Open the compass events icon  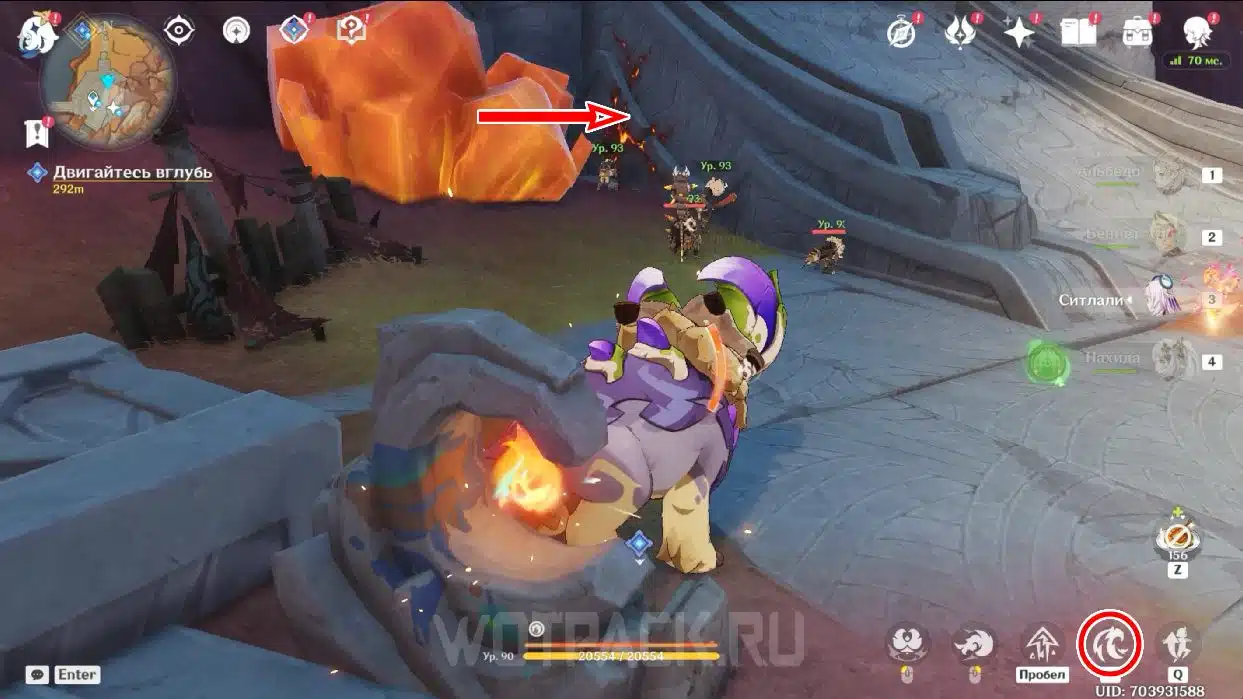(x=902, y=32)
